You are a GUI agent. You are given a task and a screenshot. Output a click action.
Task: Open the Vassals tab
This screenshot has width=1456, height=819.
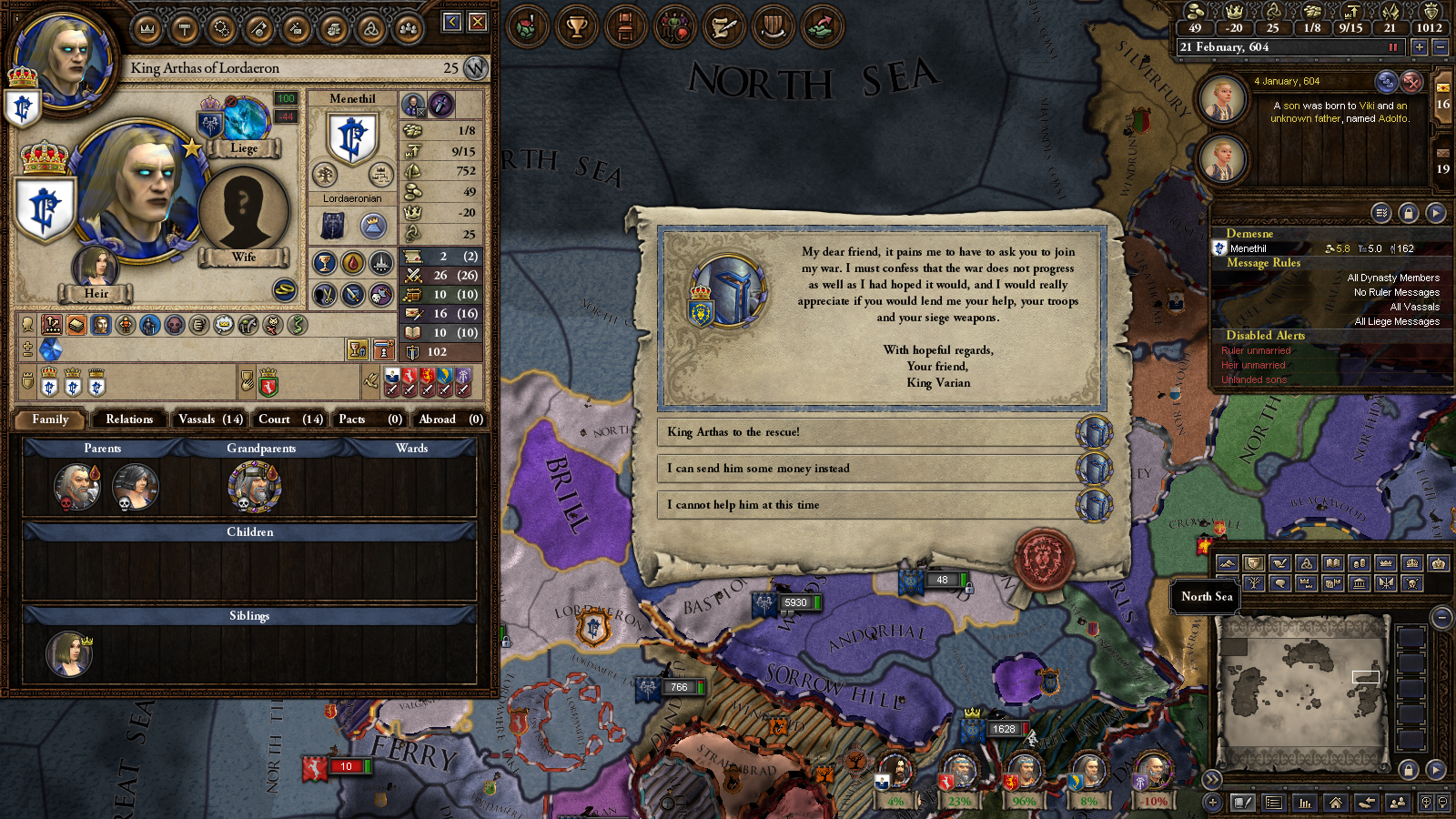pyautogui.click(x=210, y=420)
